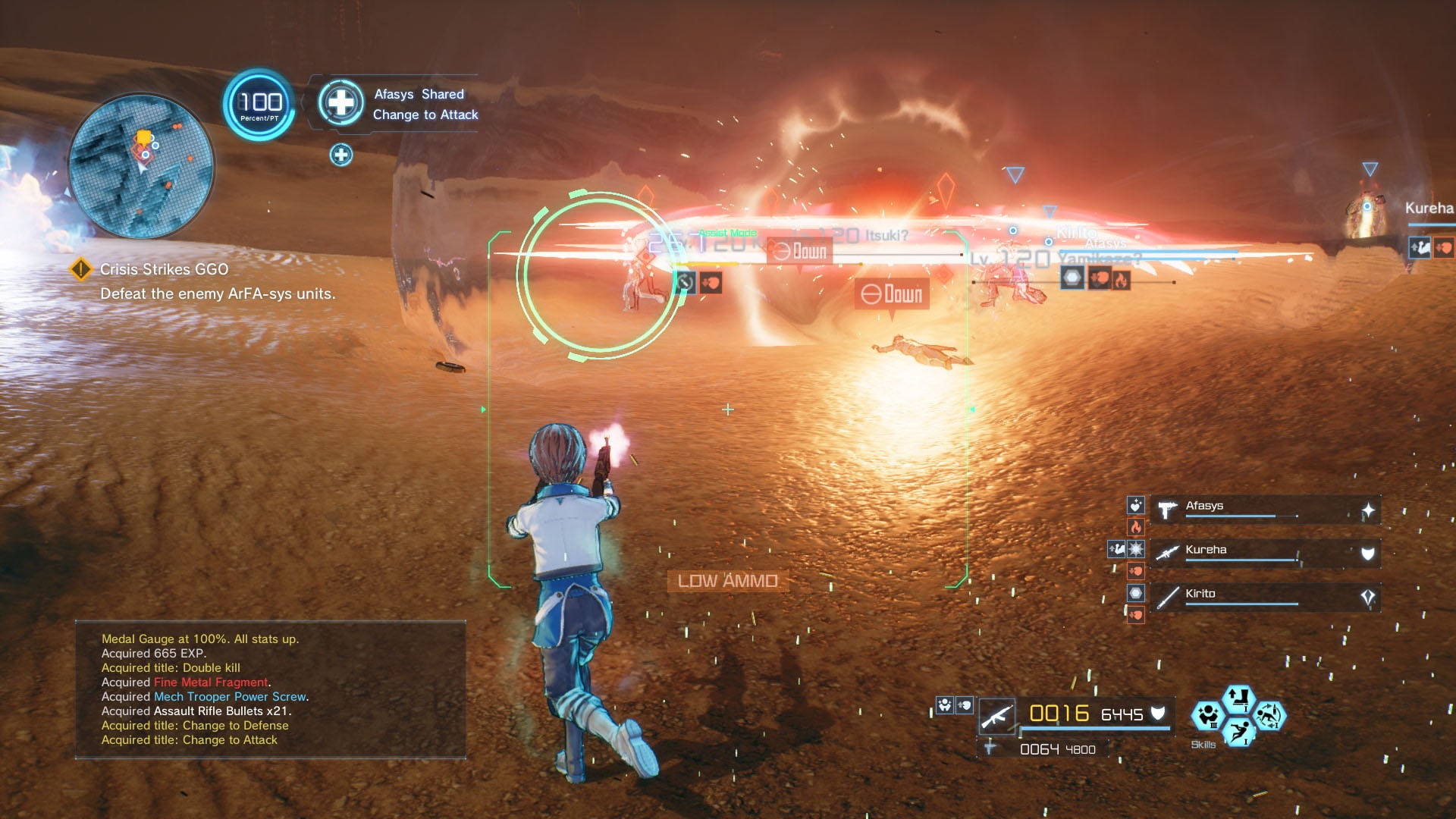Image resolution: width=1456 pixels, height=819 pixels.
Task: Click the grenade icon next to the 0064 count
Action: (x=990, y=747)
